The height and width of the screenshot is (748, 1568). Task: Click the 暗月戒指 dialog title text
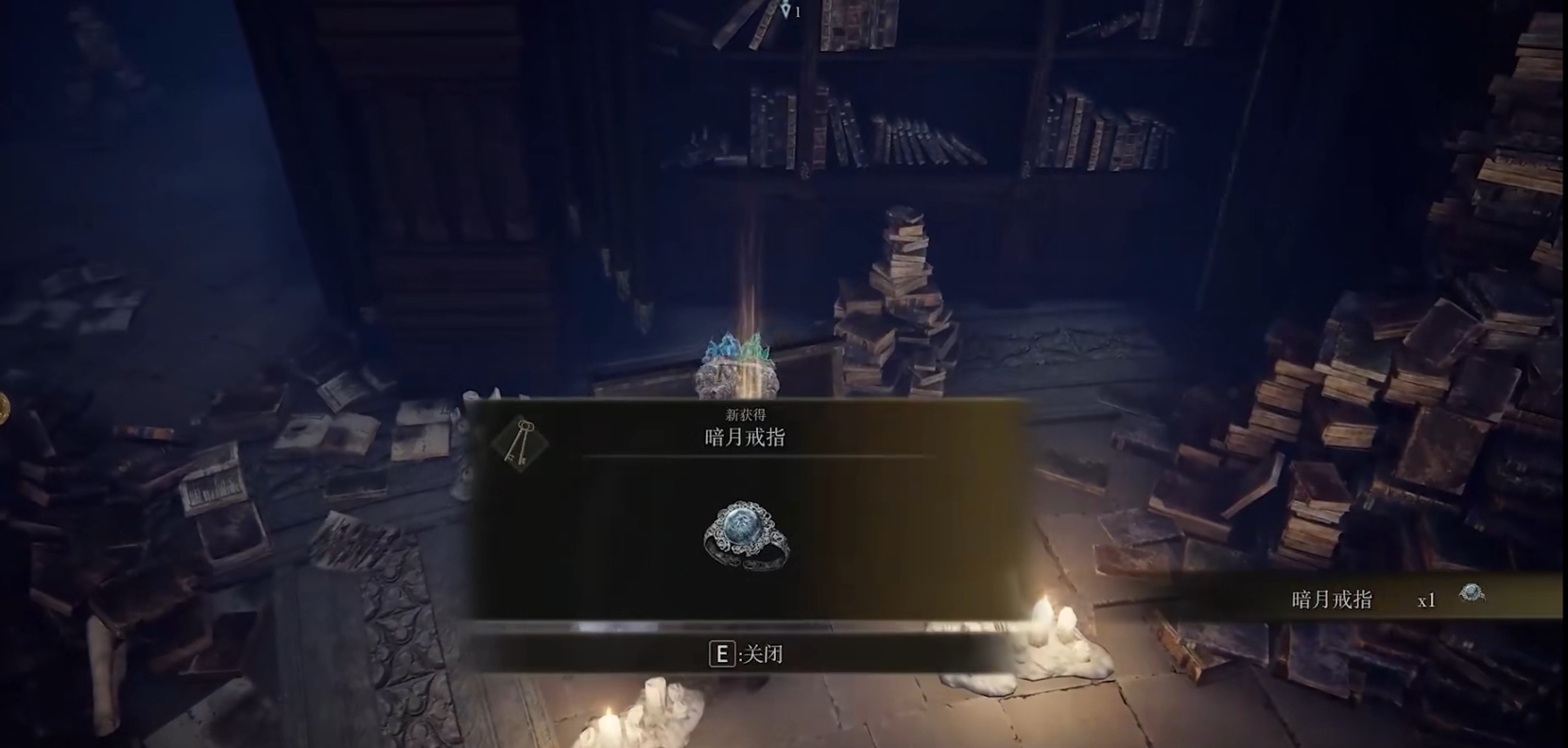(743, 438)
